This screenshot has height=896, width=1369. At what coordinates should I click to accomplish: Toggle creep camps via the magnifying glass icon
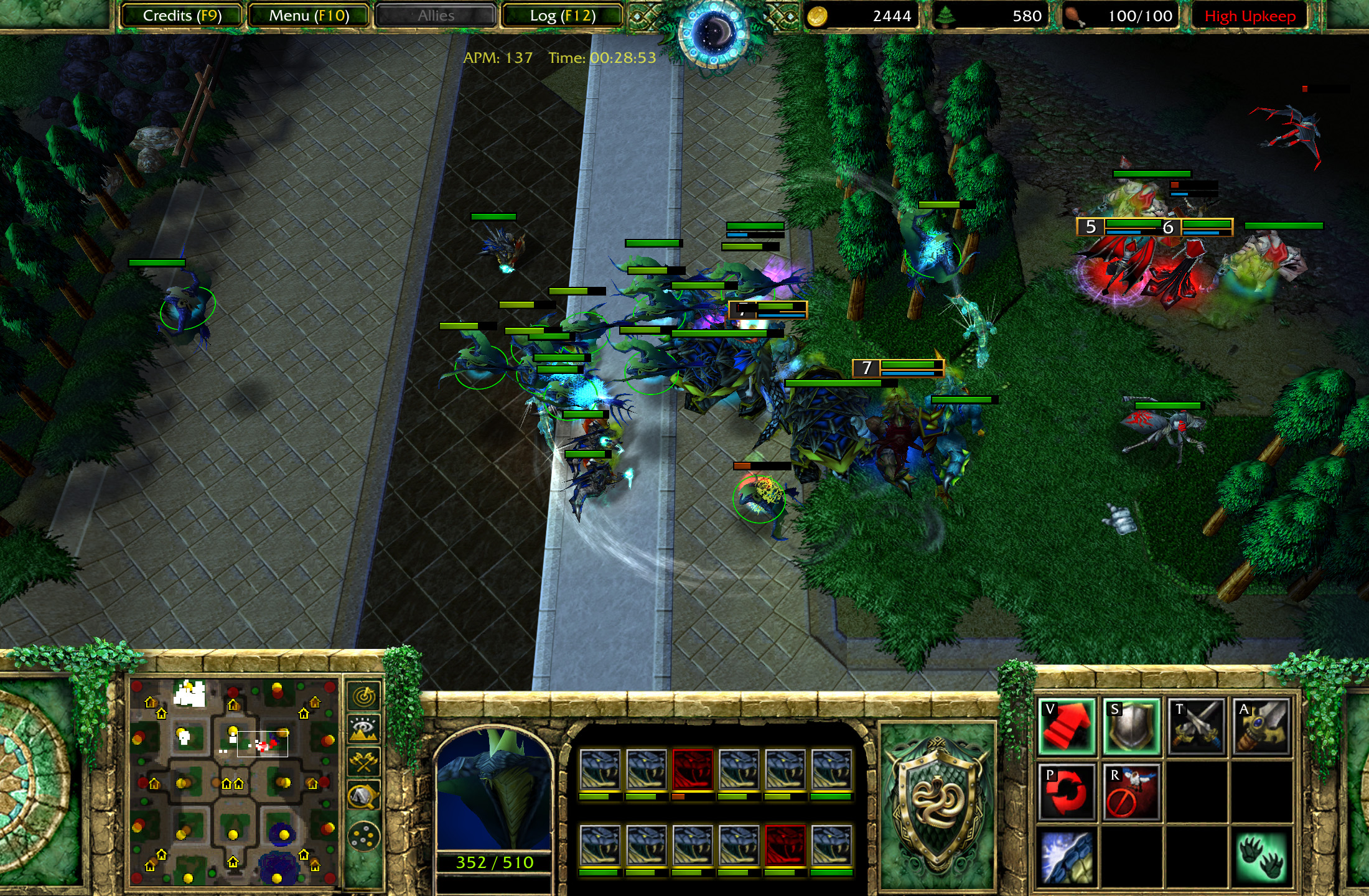click(363, 795)
